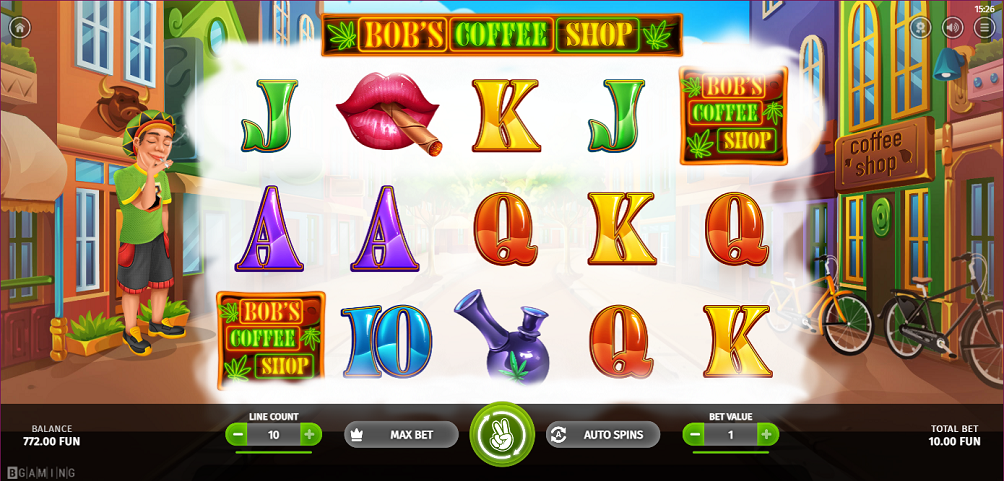
Task: Open the AUTO SPINS options
Action: click(x=603, y=435)
